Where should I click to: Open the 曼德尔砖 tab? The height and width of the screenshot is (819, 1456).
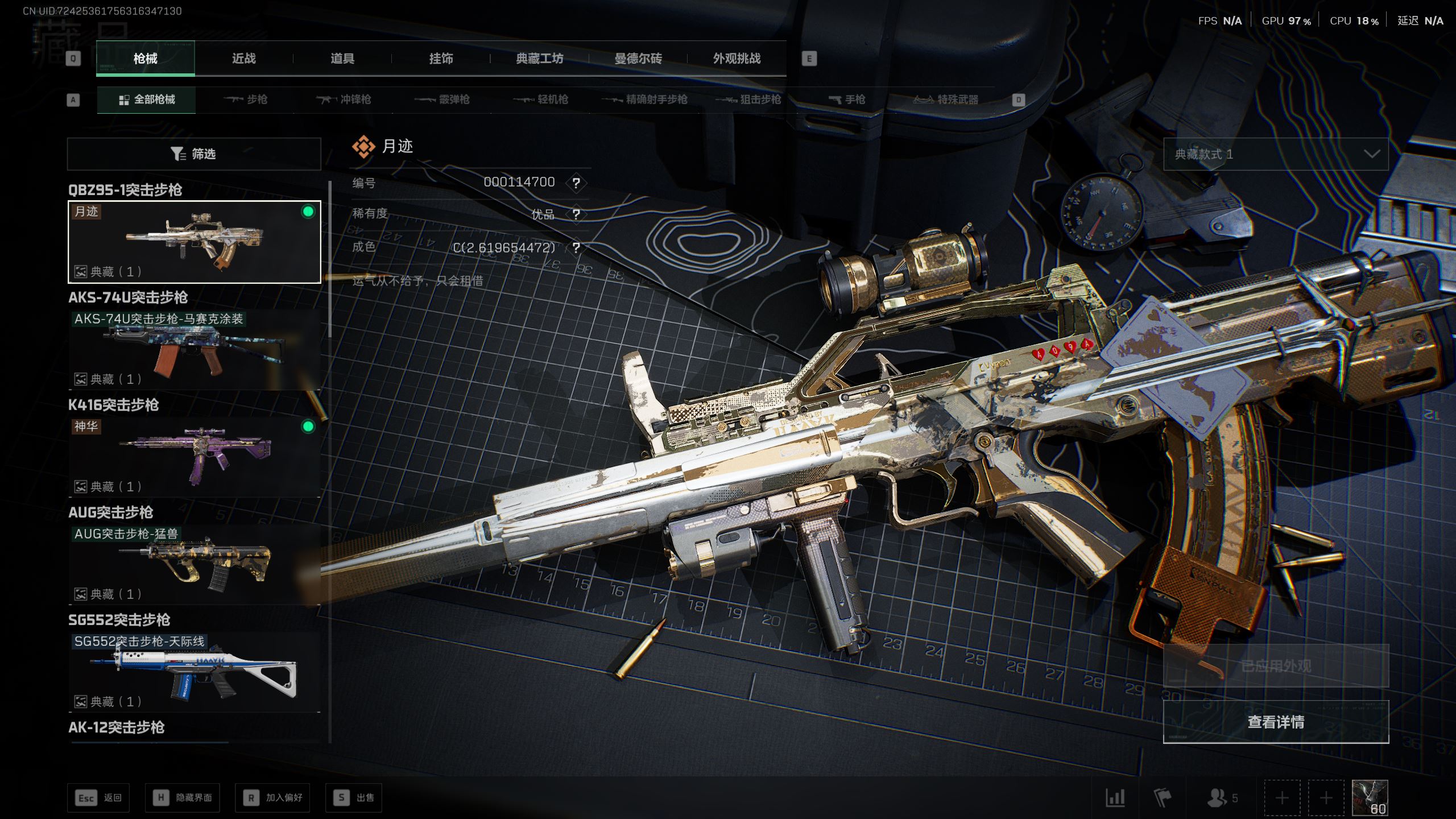[638, 59]
